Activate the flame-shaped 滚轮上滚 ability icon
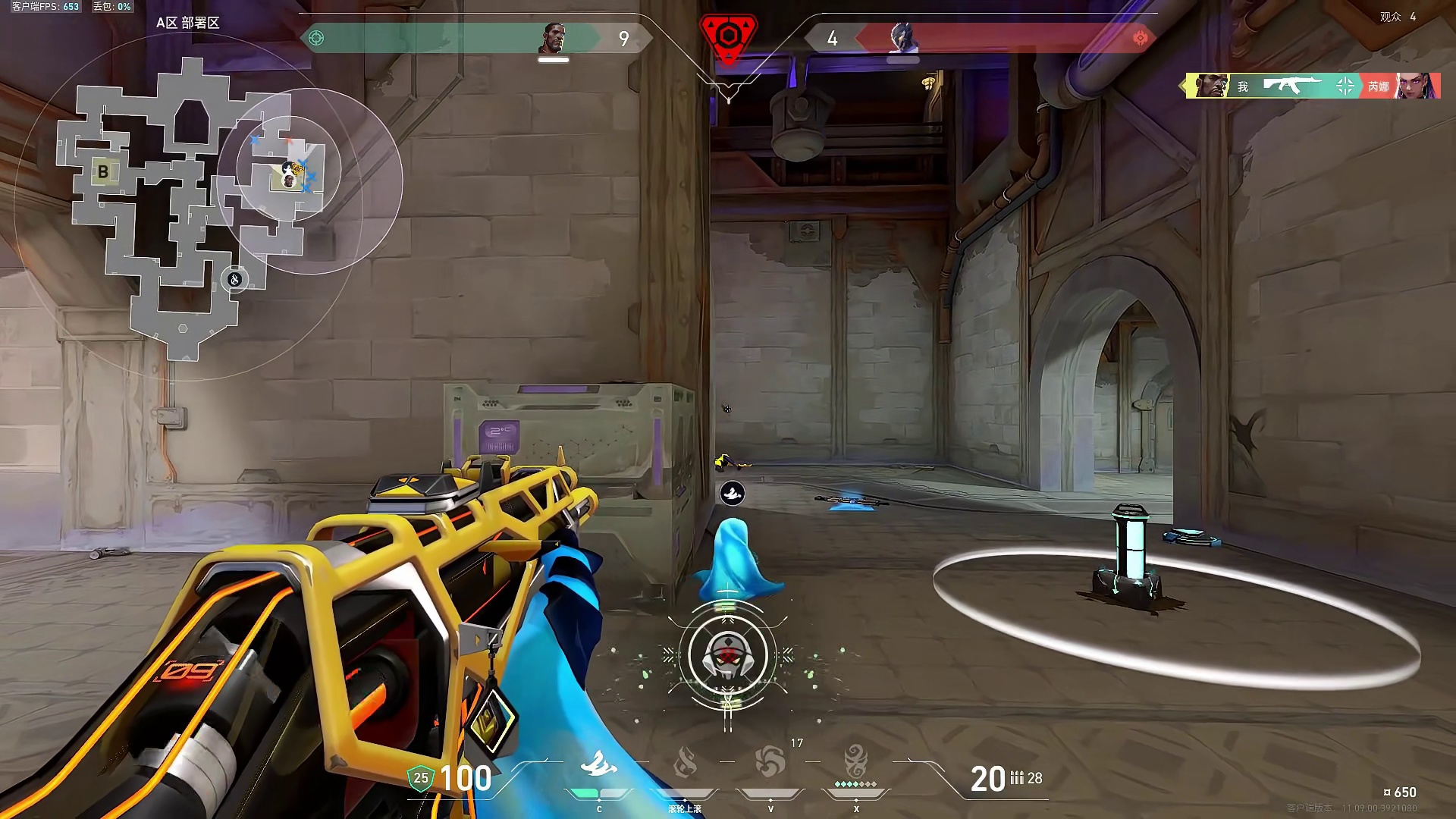 point(685,762)
